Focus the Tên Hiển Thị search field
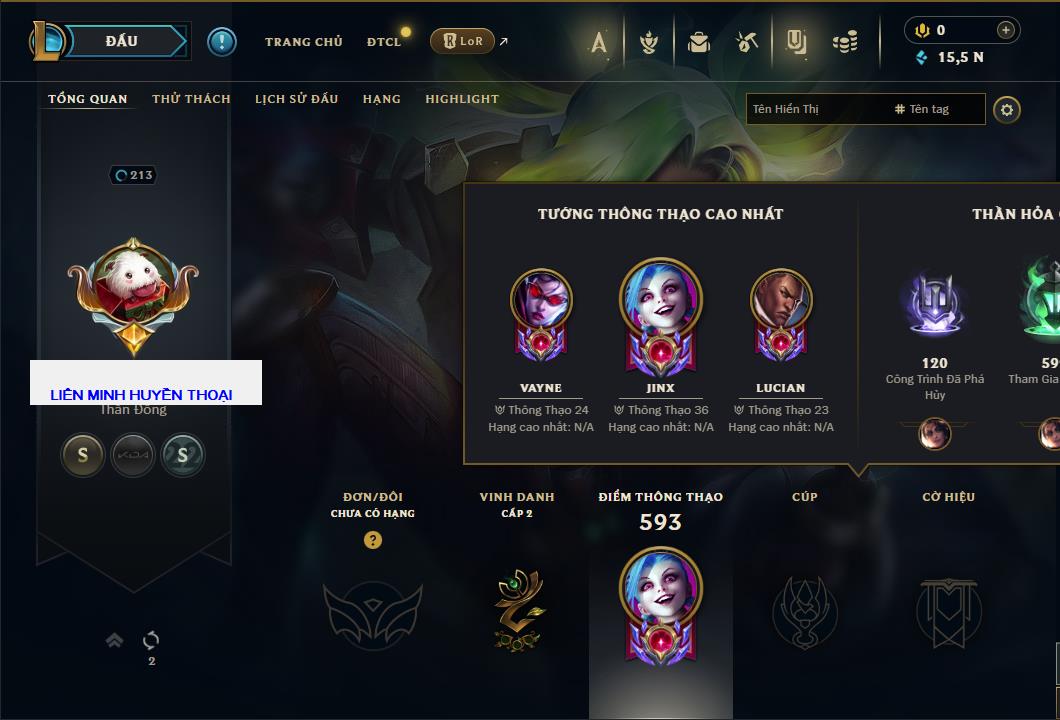Viewport: 1060px width, 720px height. [815, 109]
